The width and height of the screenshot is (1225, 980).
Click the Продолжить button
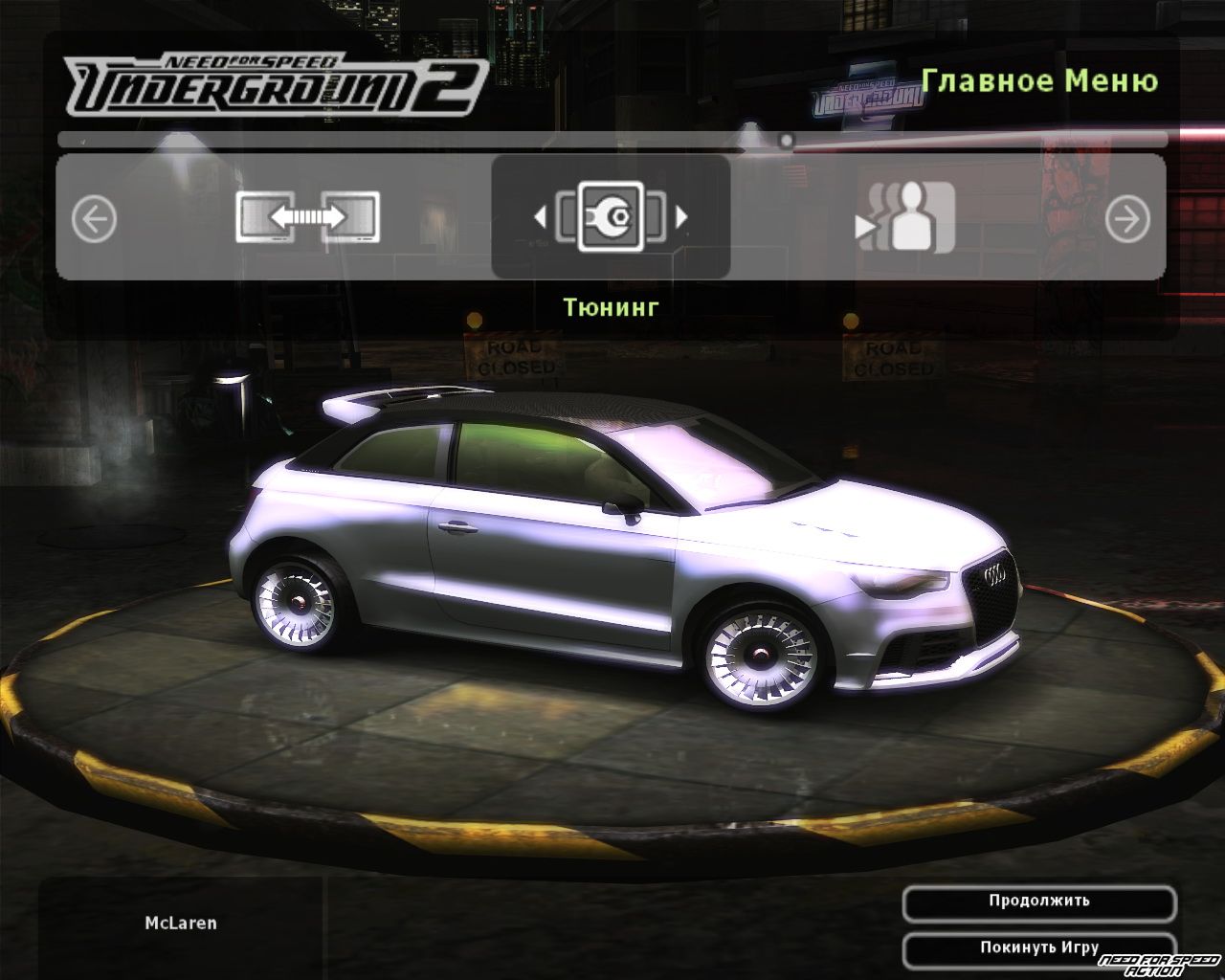(x=1038, y=902)
